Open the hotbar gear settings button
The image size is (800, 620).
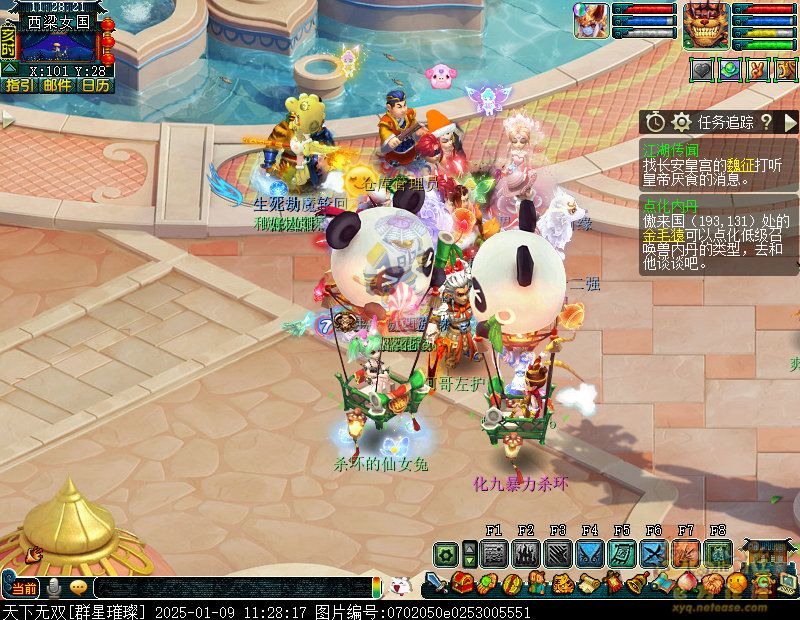coord(445,553)
